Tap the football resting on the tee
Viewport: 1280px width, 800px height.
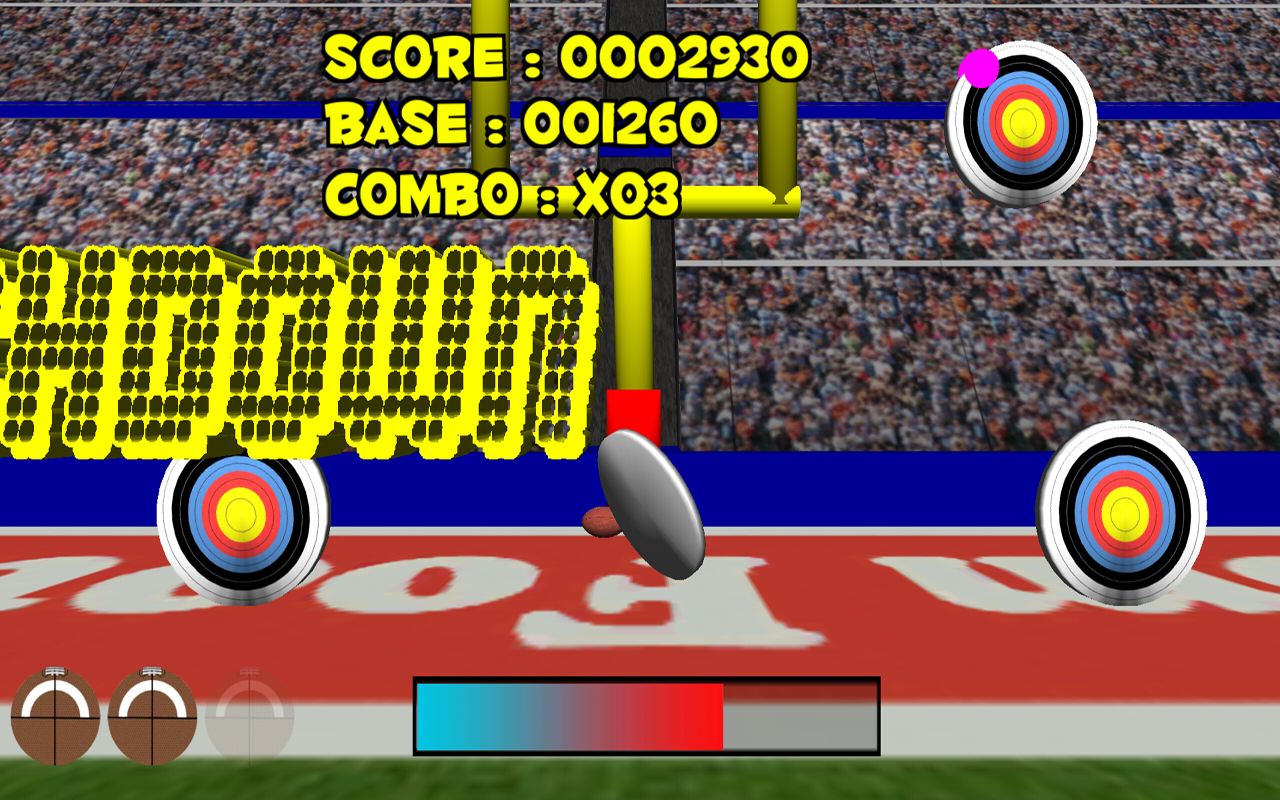coord(600,520)
